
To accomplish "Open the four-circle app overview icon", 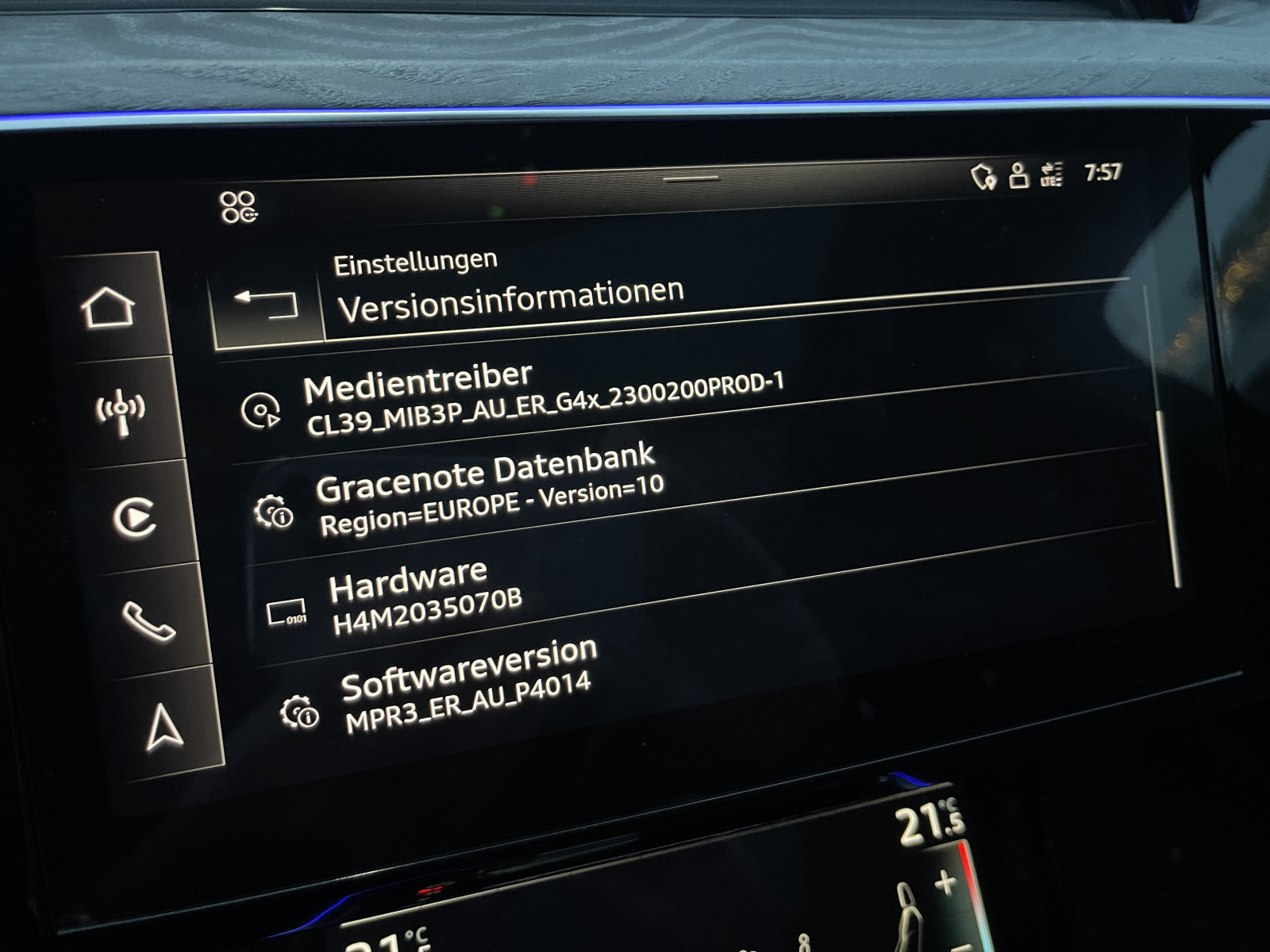I will coord(238,207).
